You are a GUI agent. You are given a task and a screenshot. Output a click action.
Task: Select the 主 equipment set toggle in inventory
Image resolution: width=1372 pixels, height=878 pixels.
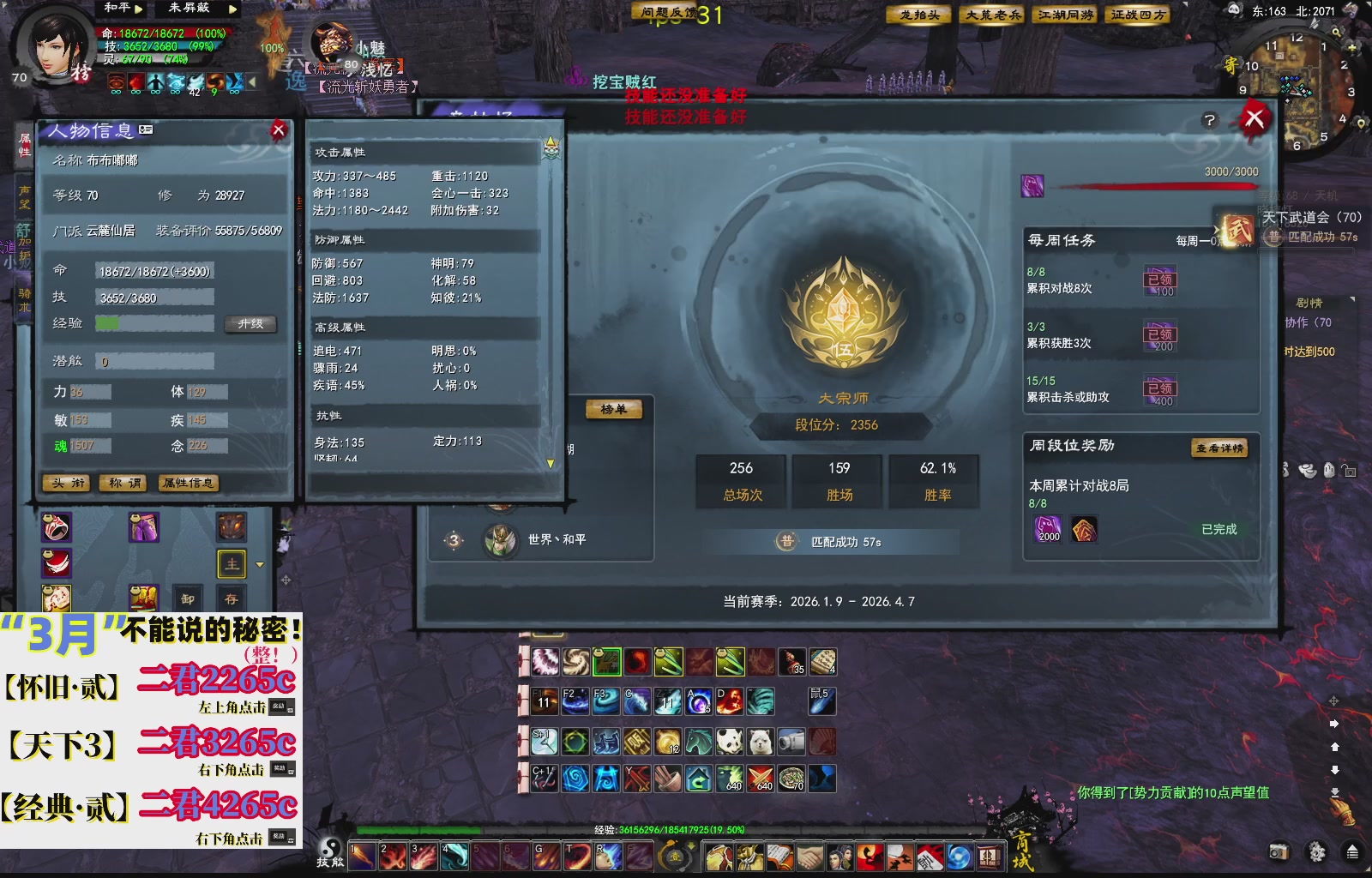tap(232, 564)
